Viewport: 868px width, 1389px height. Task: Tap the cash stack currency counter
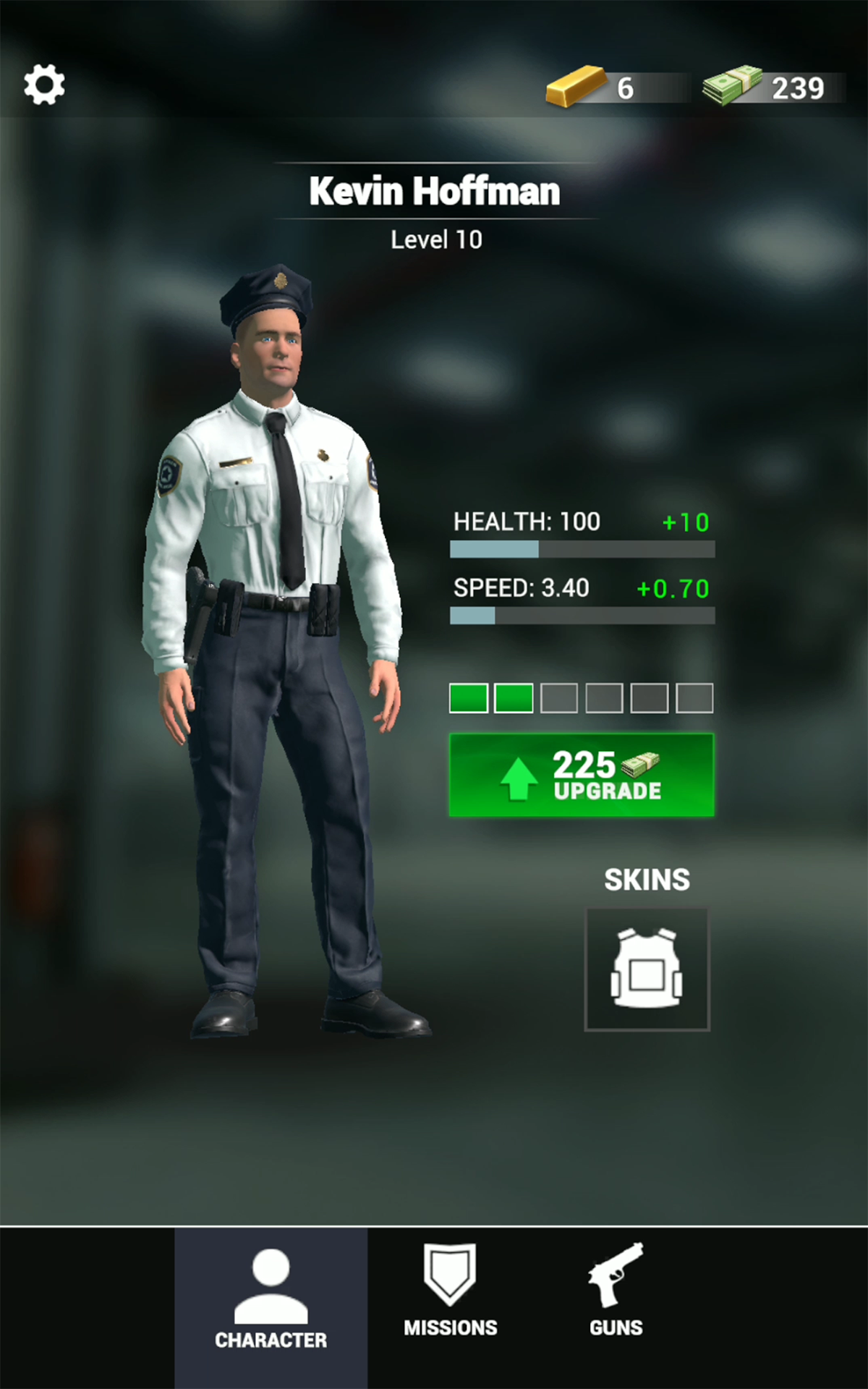coord(770,88)
